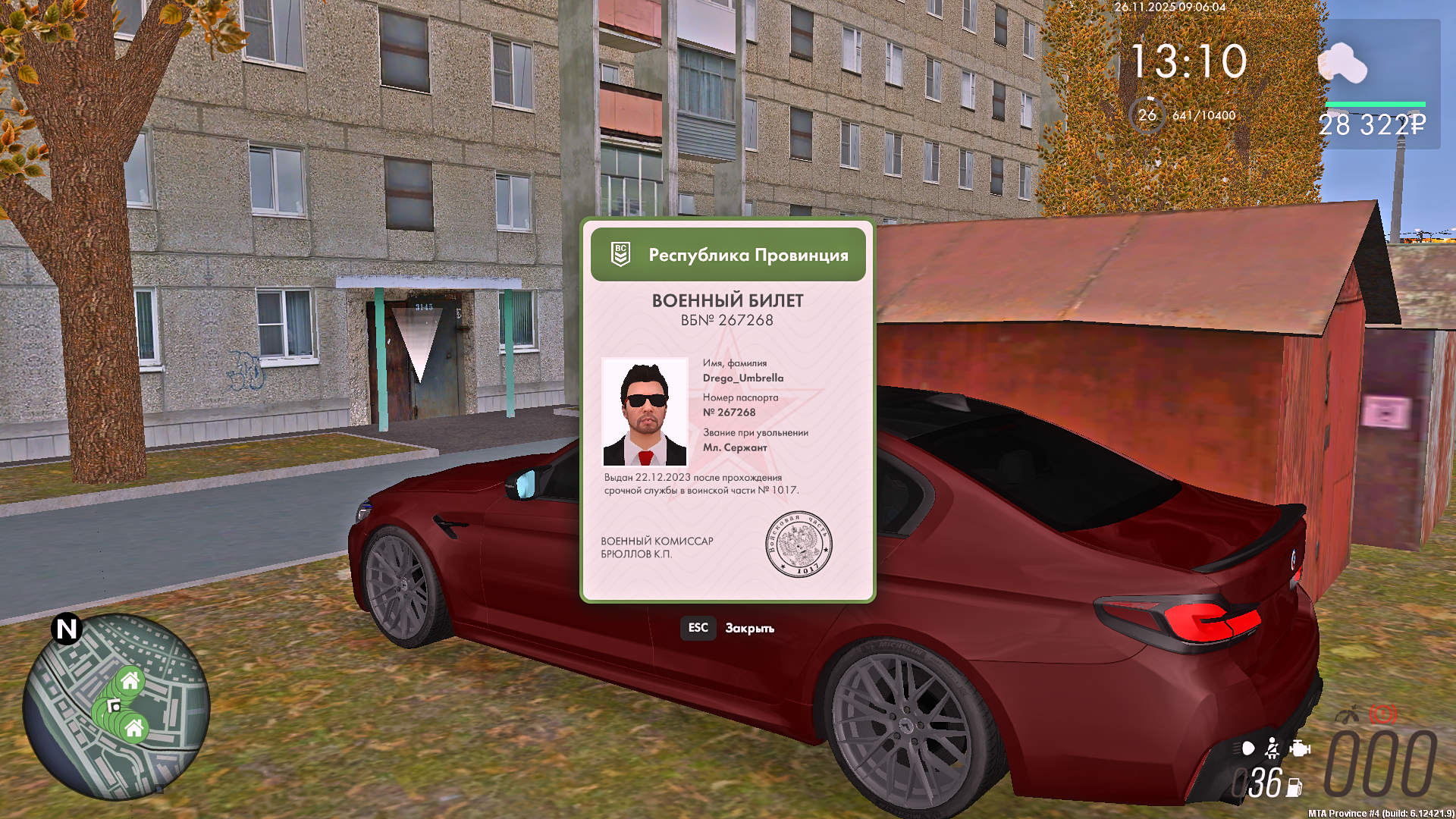
Task: Click the N compass marker on the minimap
Action: [67, 629]
